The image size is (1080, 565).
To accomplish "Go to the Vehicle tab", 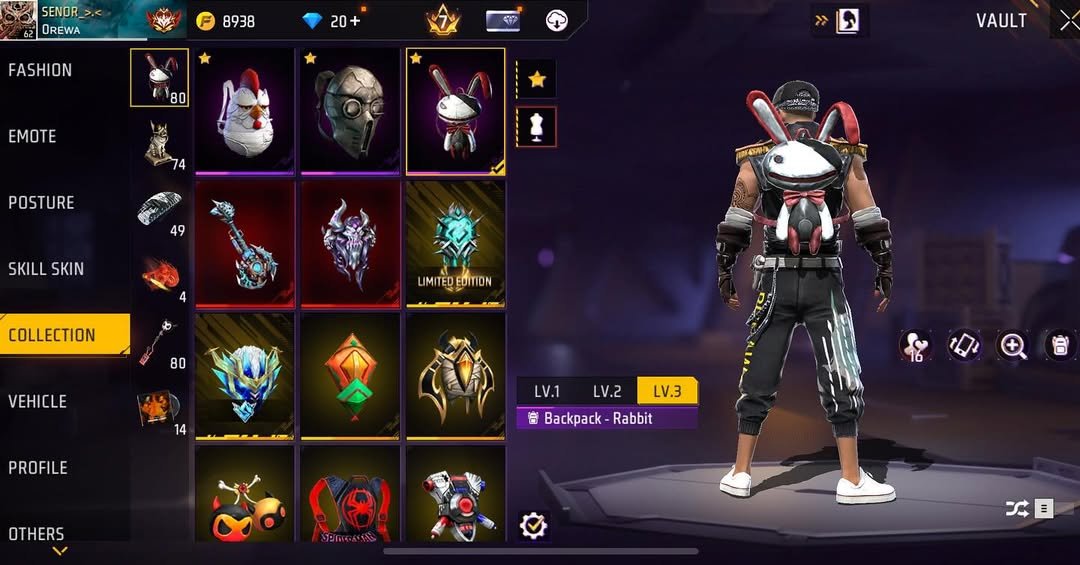I will click(x=38, y=401).
